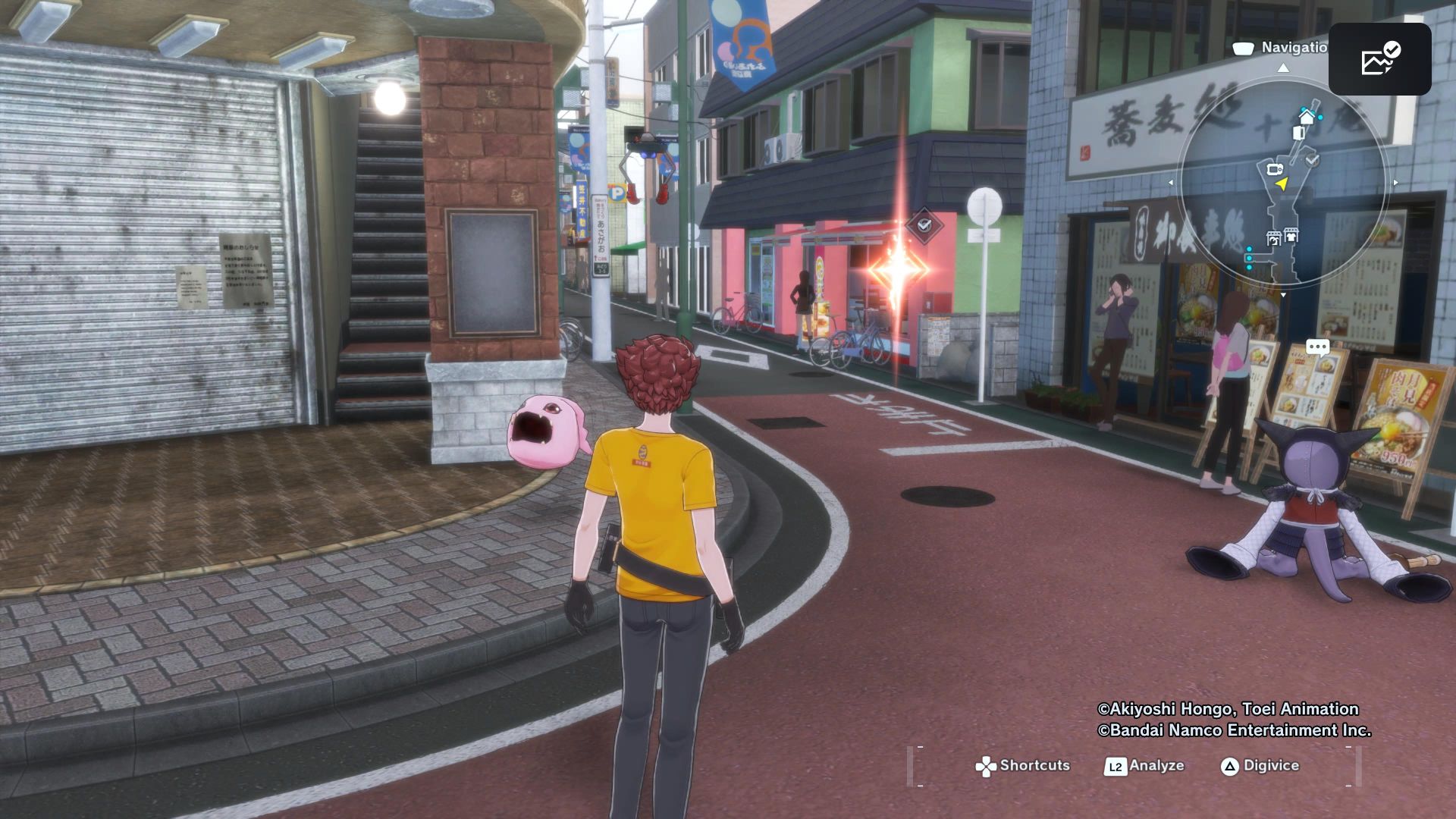Viewport: 1456px width, 819px height.
Task: Click a cyan collectible dot on the minimap
Action: click(x=1249, y=259)
